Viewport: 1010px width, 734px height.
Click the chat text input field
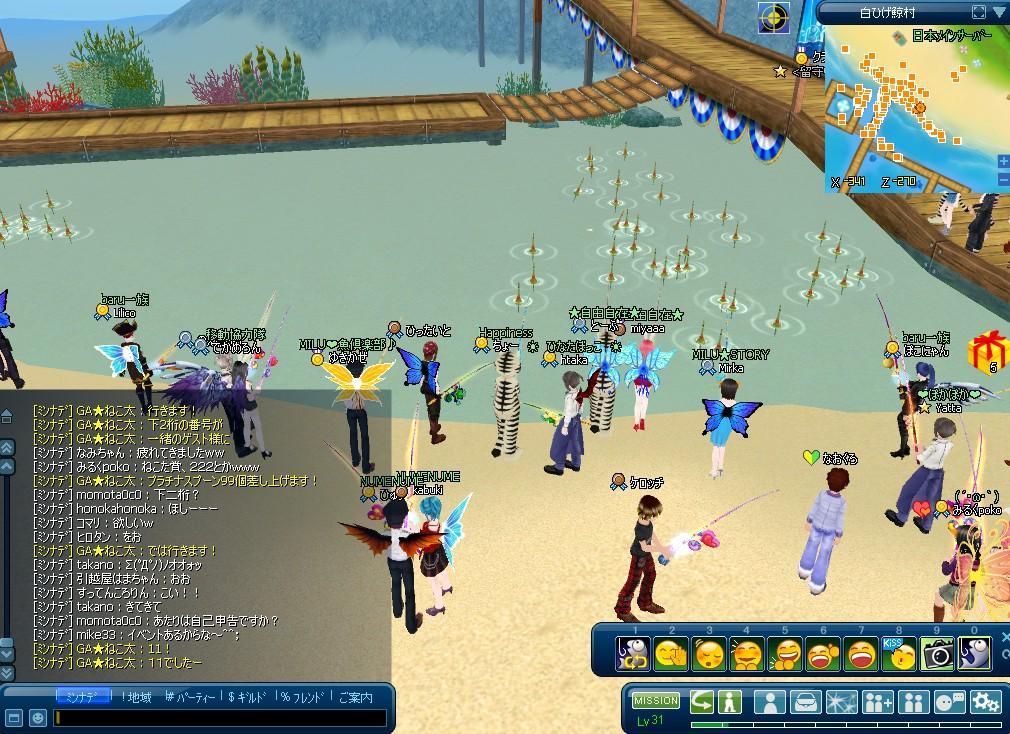point(220,717)
